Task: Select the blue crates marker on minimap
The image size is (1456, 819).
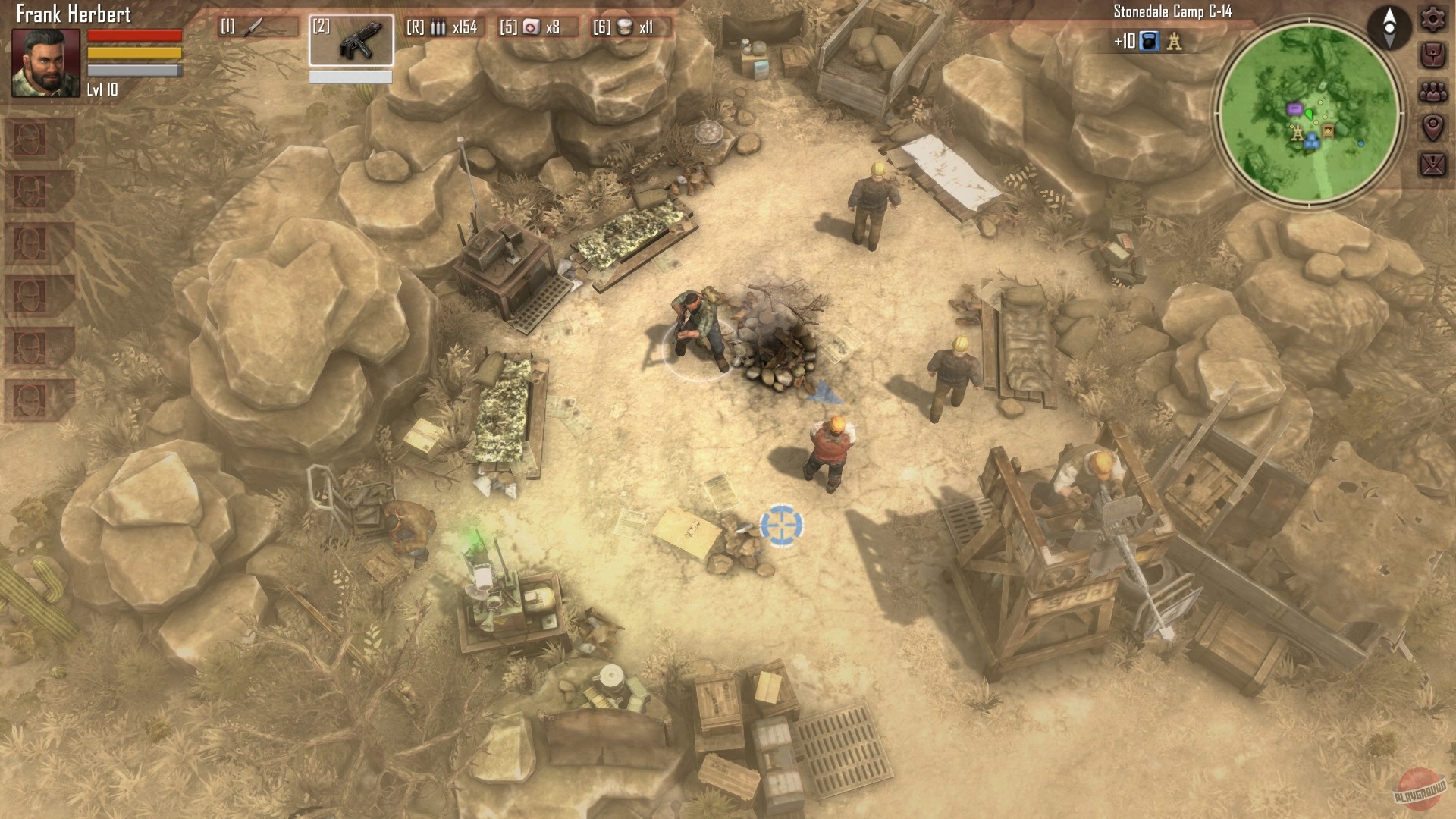Action: point(1312,139)
